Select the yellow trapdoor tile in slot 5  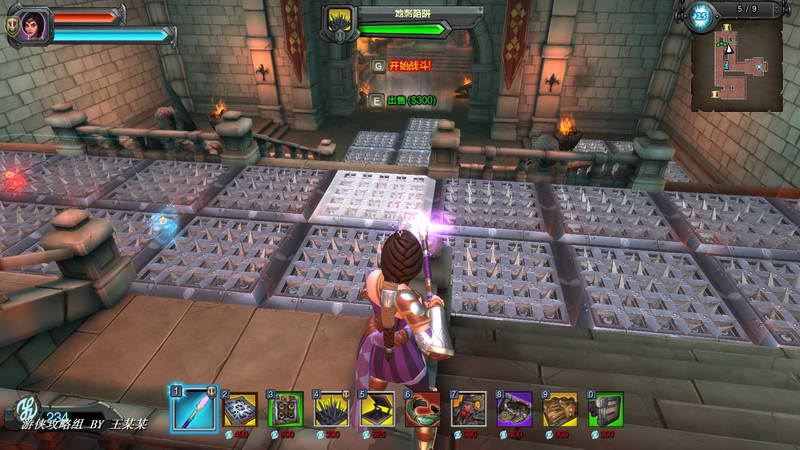377,409
